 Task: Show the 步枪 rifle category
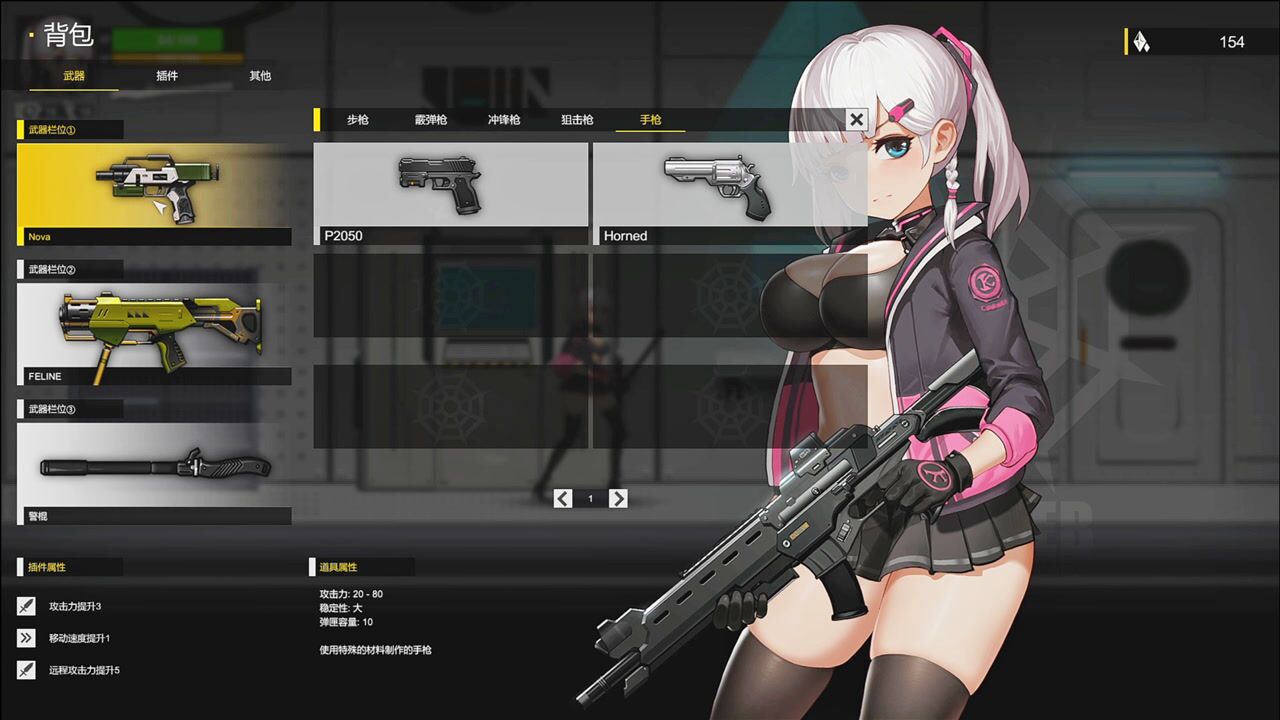coord(358,120)
